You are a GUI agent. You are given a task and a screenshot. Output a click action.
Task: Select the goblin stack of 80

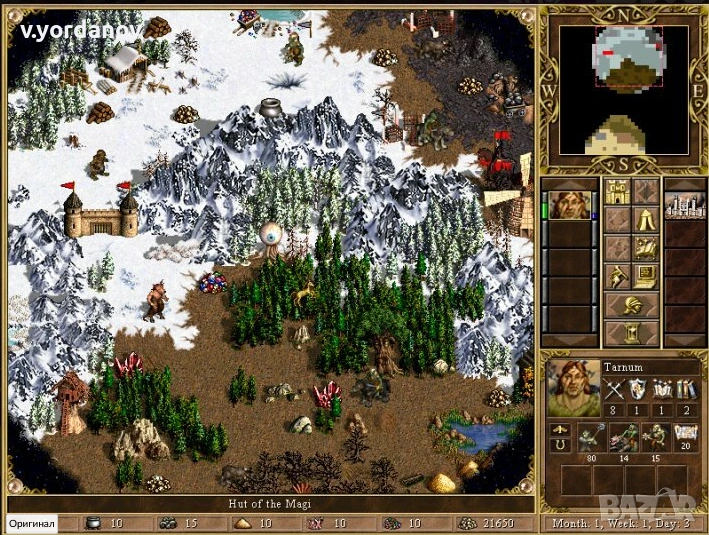[x=590, y=436]
